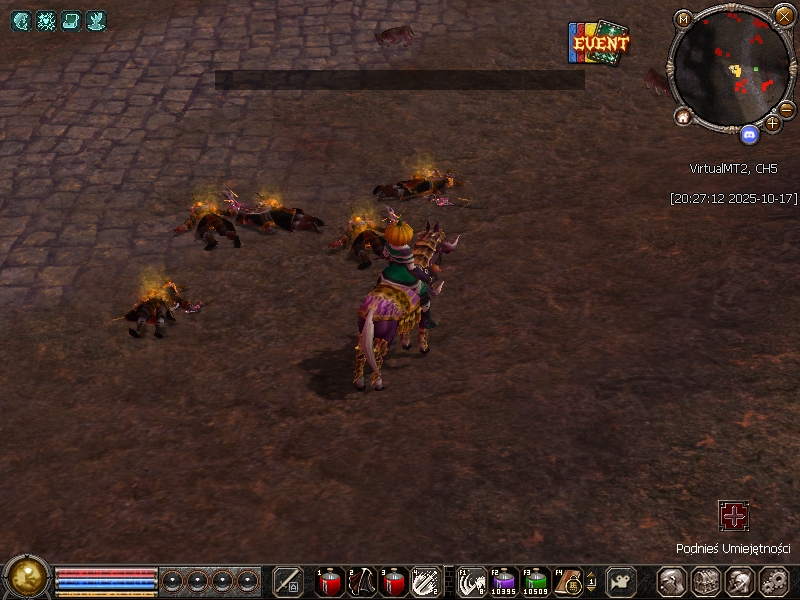800x600 pixels.
Task: Click the minimap's M button
Action: pos(683,19)
